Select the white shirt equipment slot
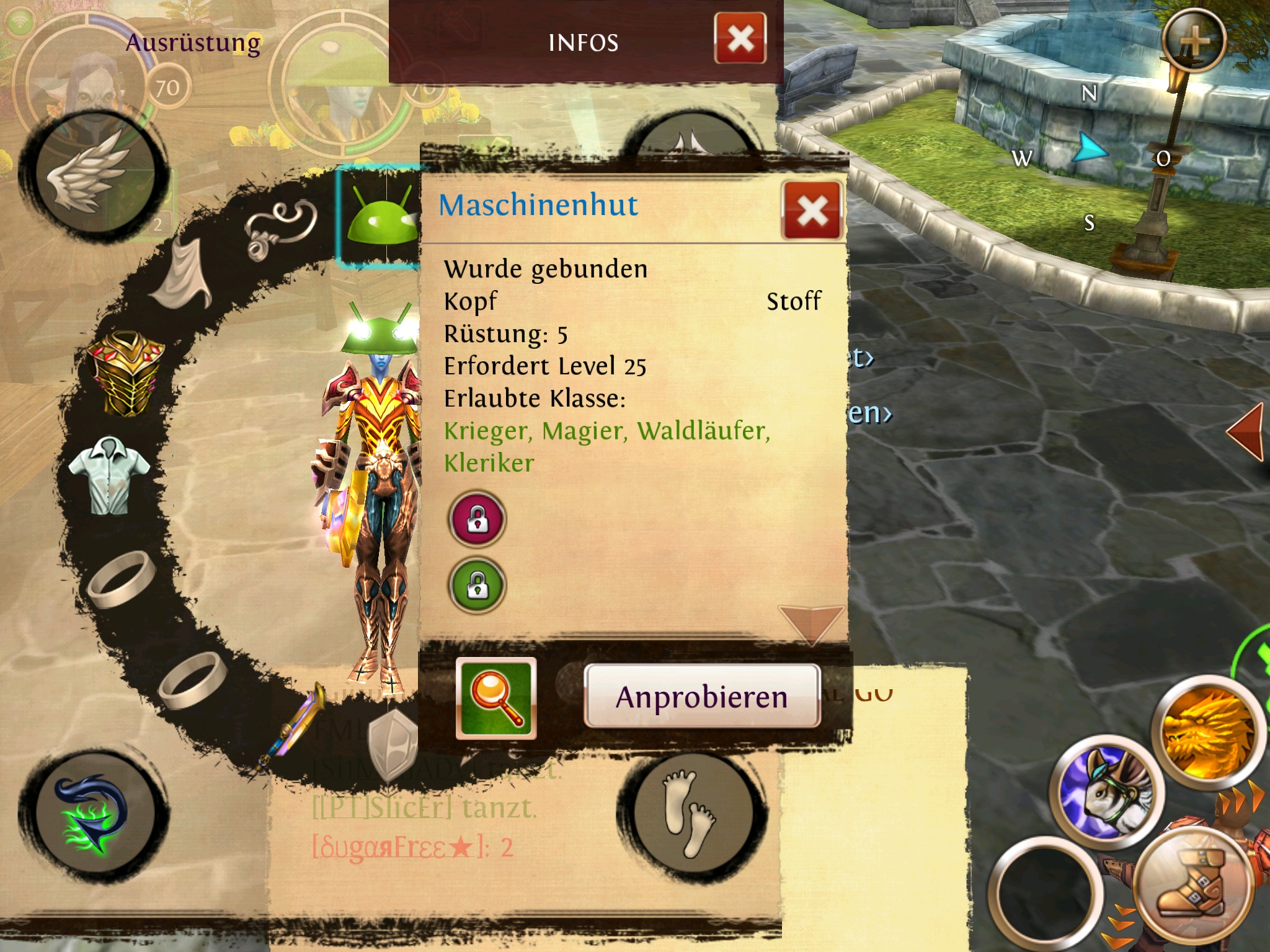 pos(109,474)
